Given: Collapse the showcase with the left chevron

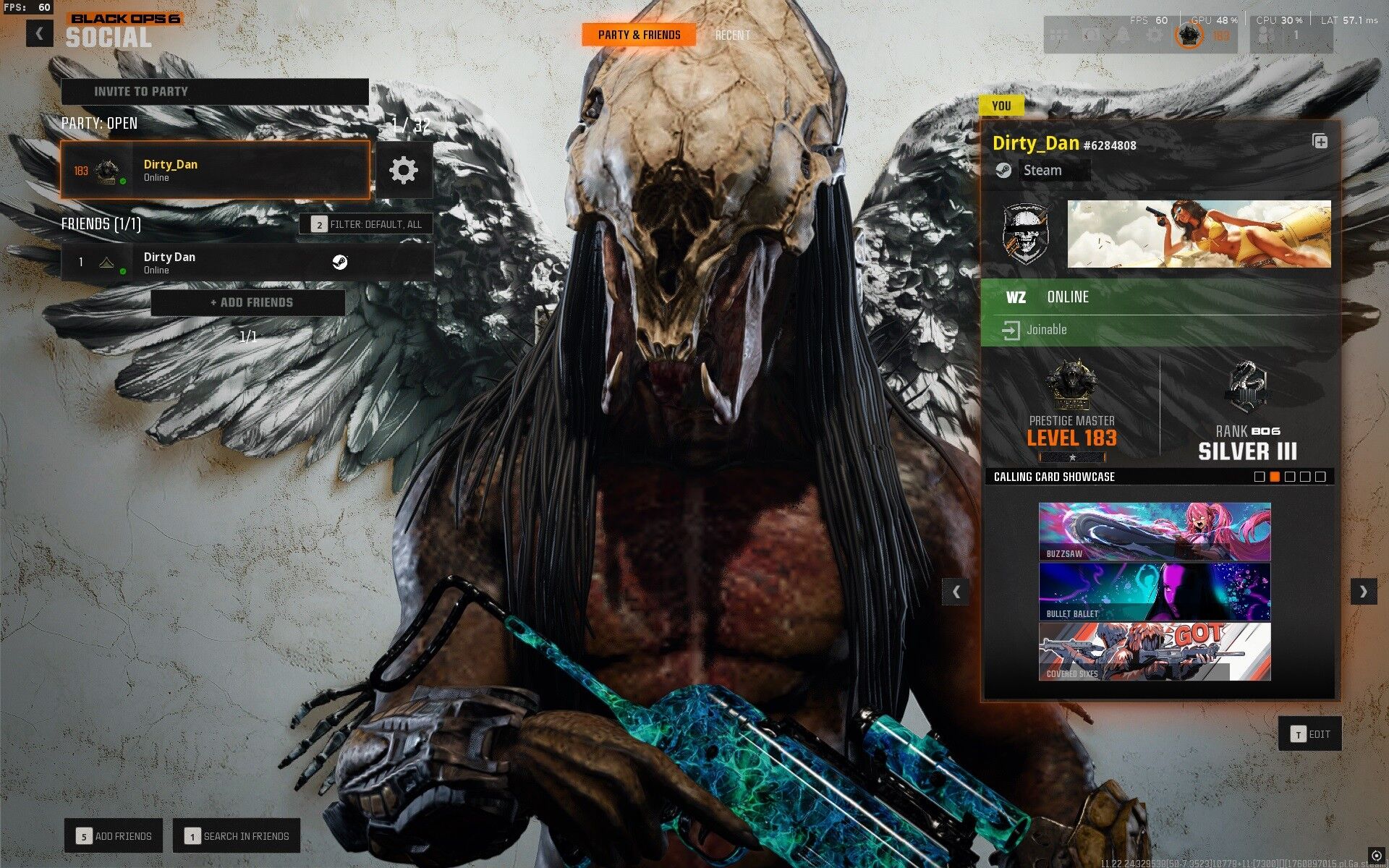Looking at the screenshot, I should pyautogui.click(x=956, y=592).
